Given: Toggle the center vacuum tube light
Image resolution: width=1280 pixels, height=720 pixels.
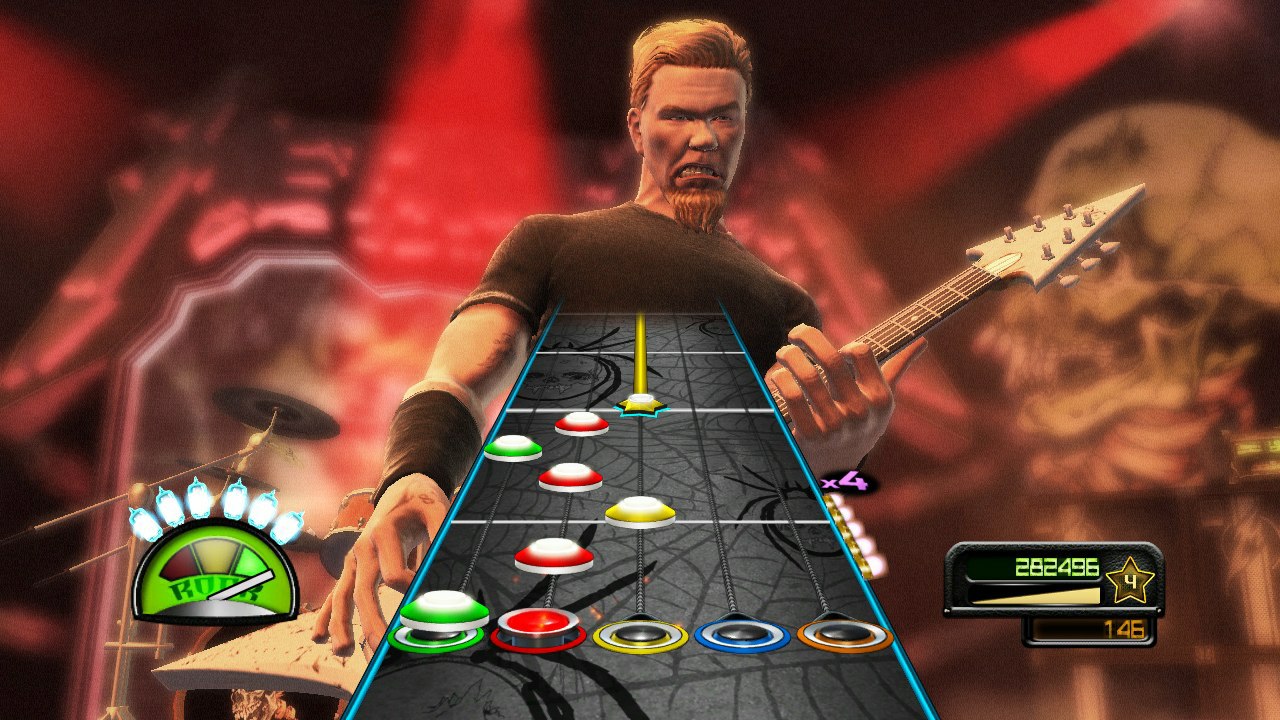Looking at the screenshot, I should [x=218, y=500].
